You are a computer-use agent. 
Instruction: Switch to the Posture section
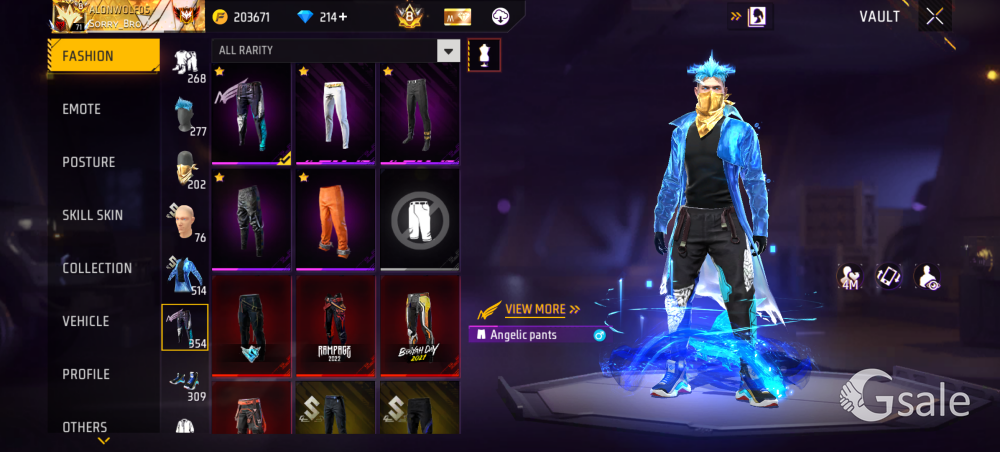tap(89, 162)
